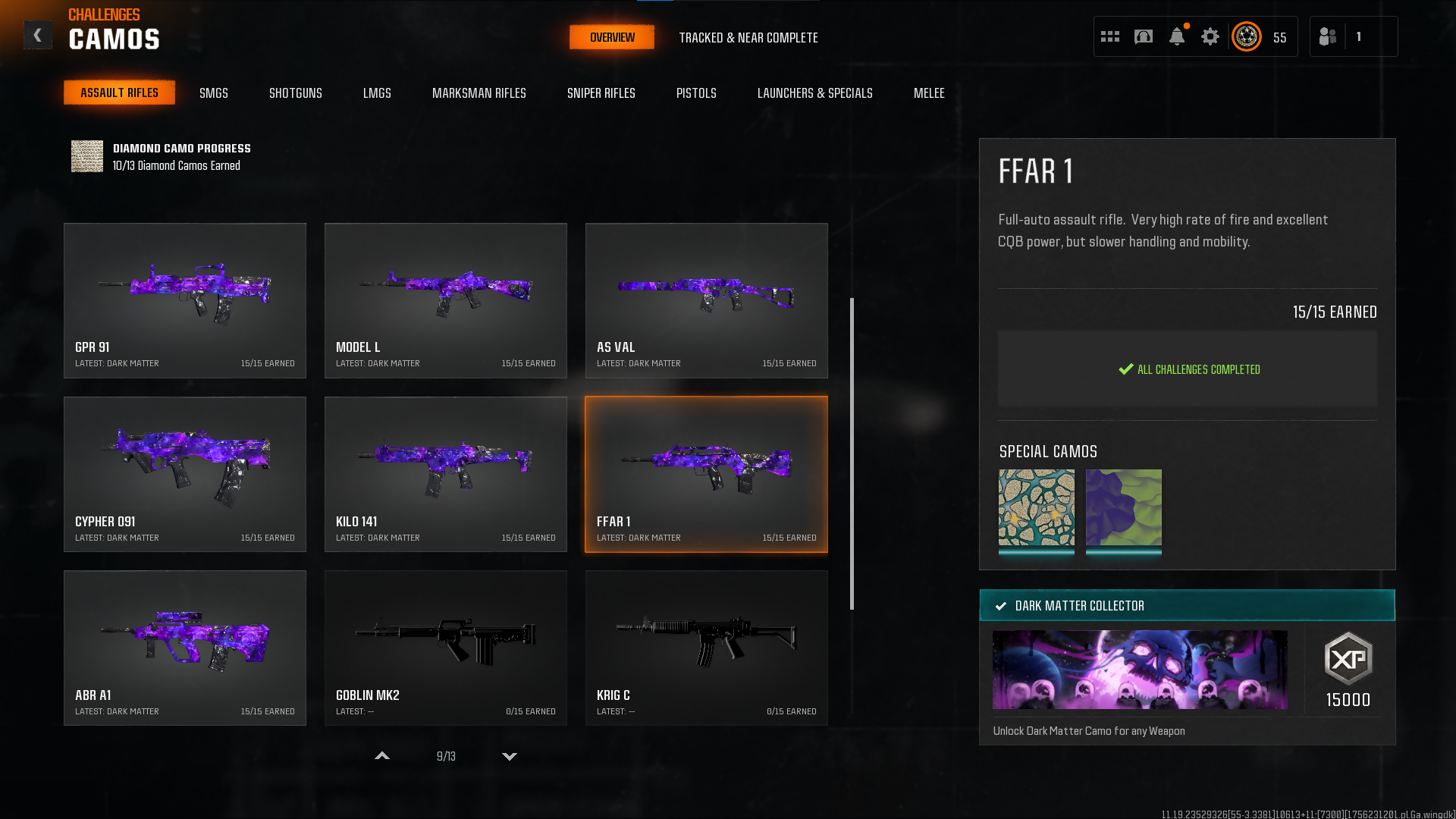Show the Launchers & Specials camos
Viewport: 1456px width, 819px height.
(815, 93)
